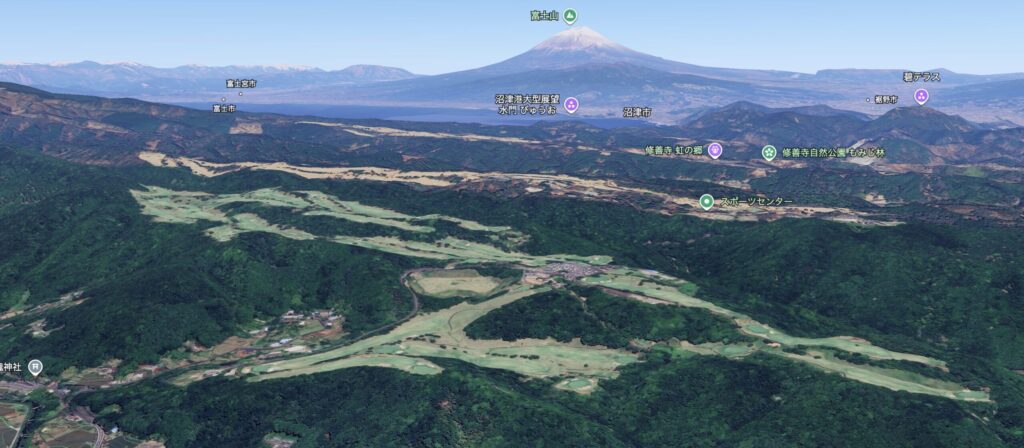The width and height of the screenshot is (1024, 448).
Task: Select the 裾野市 city label
Action: (x=885, y=99)
